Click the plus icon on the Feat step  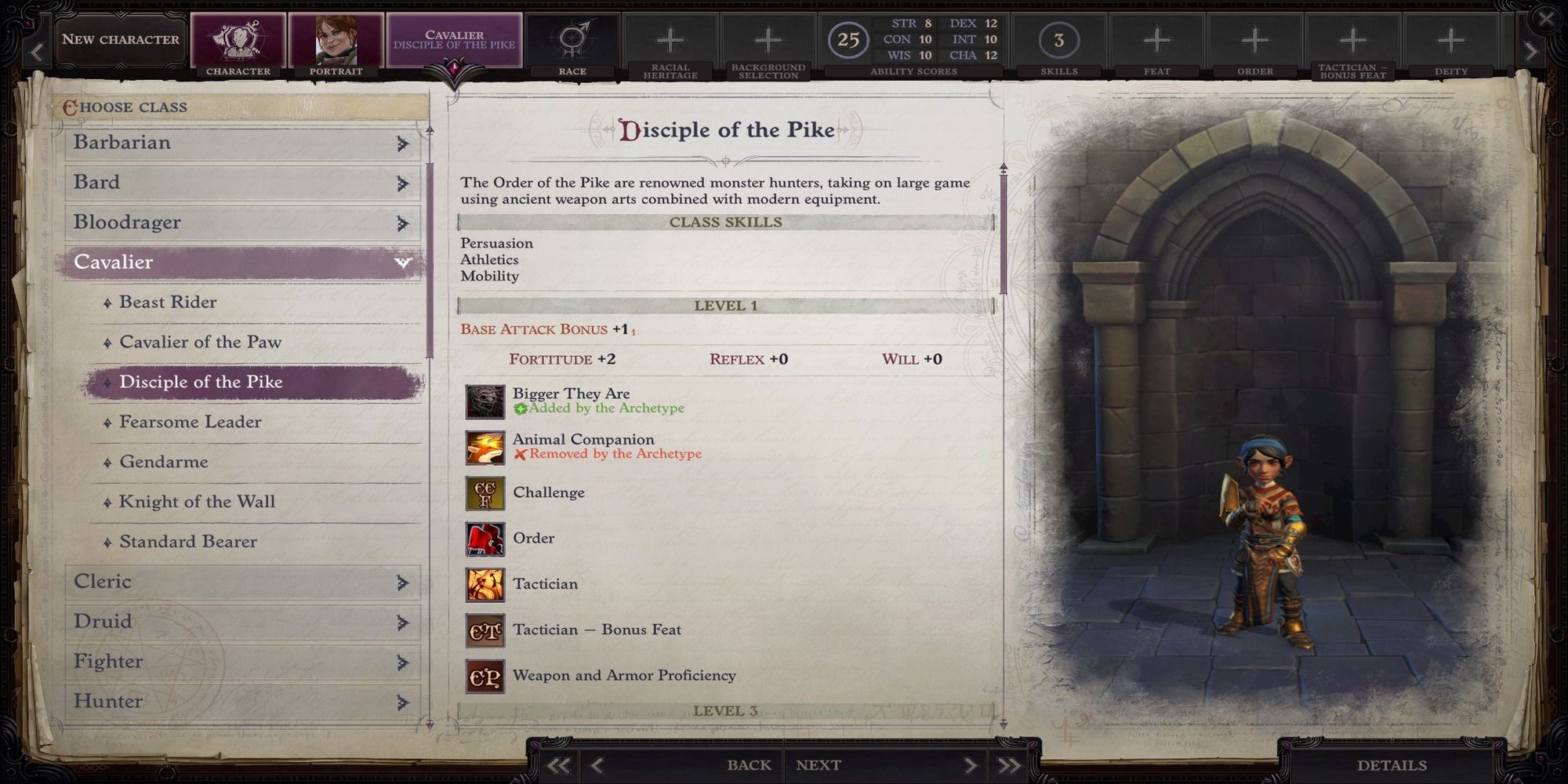click(1156, 38)
